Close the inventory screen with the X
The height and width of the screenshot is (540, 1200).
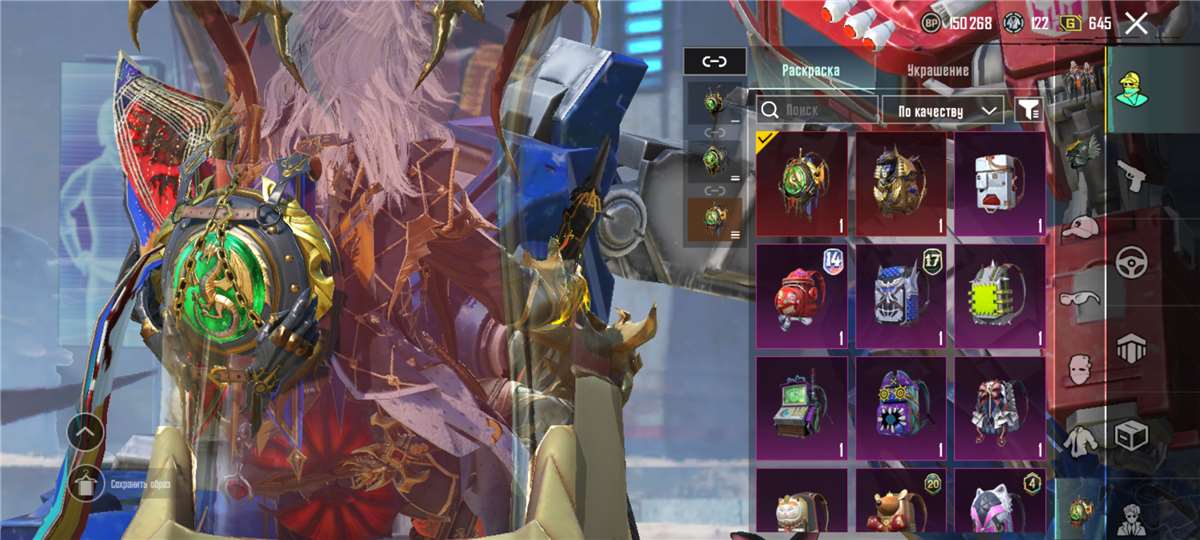click(x=1136, y=24)
